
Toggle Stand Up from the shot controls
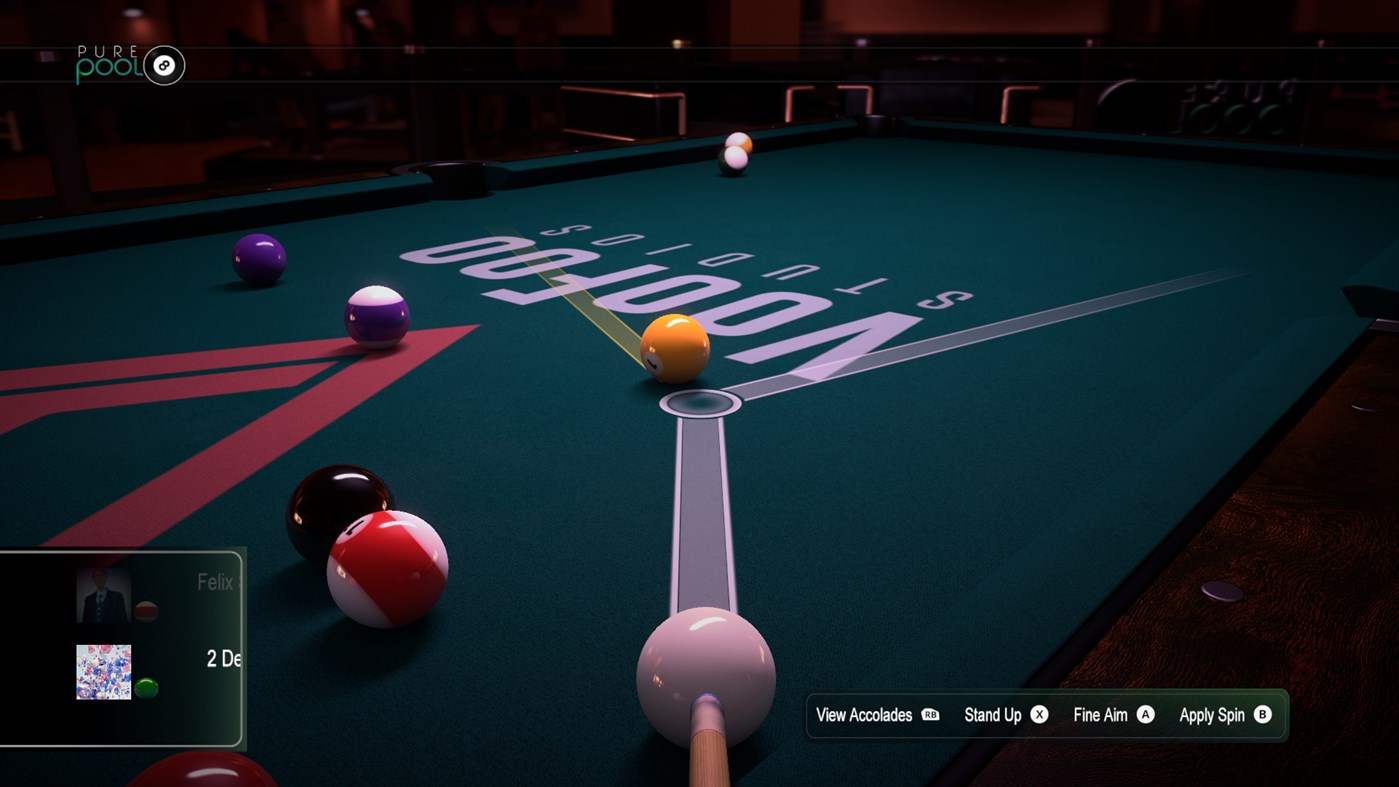(992, 715)
